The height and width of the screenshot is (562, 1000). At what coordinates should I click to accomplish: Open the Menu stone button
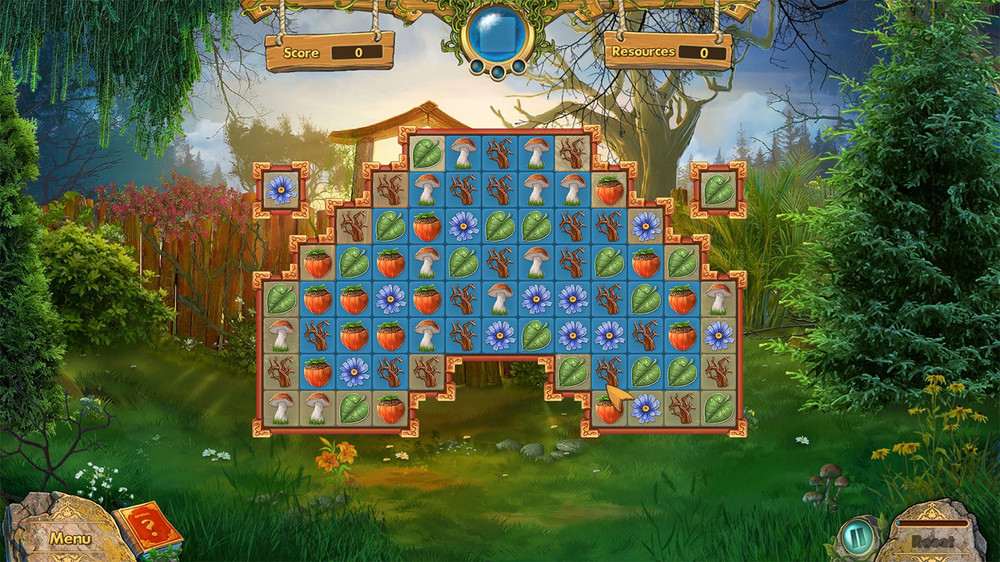(x=70, y=538)
